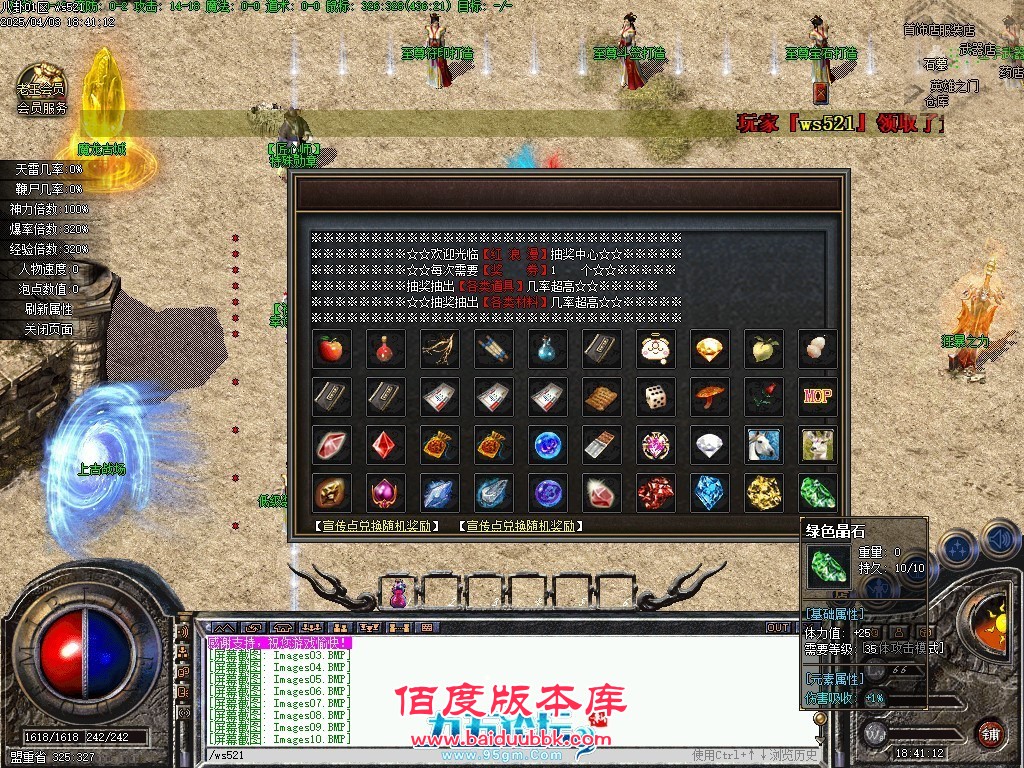1024x768 pixels.
Task: Open the round red 铺 shop button
Action: (x=990, y=731)
